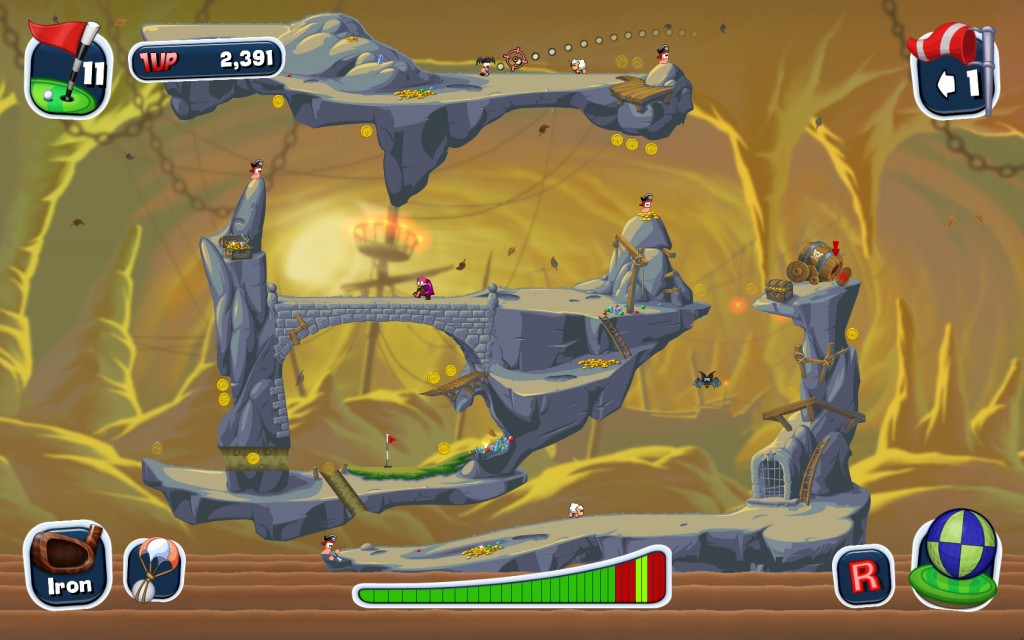Activate the parachute ball power-up
This screenshot has width=1024, height=640.
point(154,569)
